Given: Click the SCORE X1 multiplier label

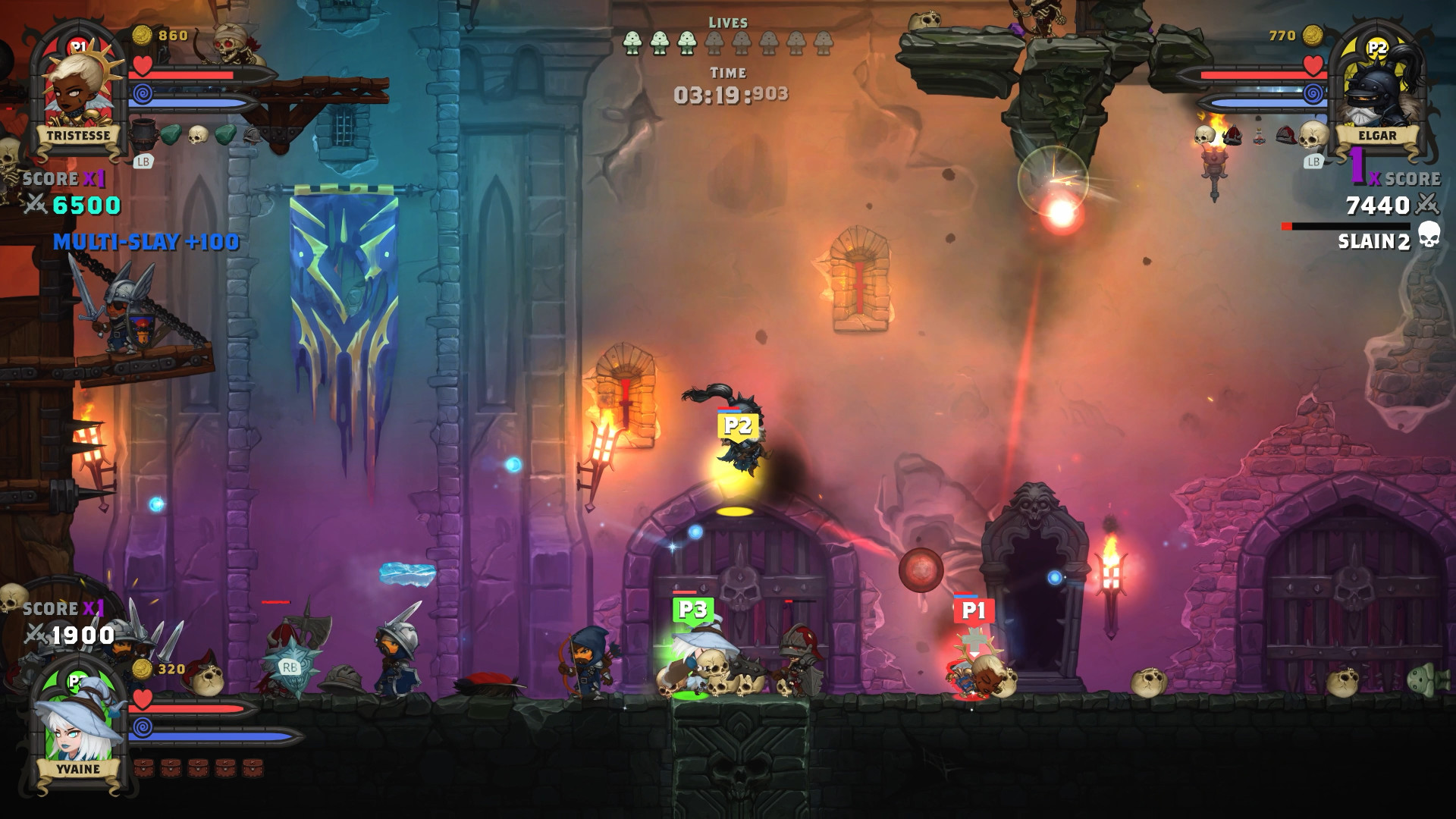Looking at the screenshot, I should click(x=53, y=177).
